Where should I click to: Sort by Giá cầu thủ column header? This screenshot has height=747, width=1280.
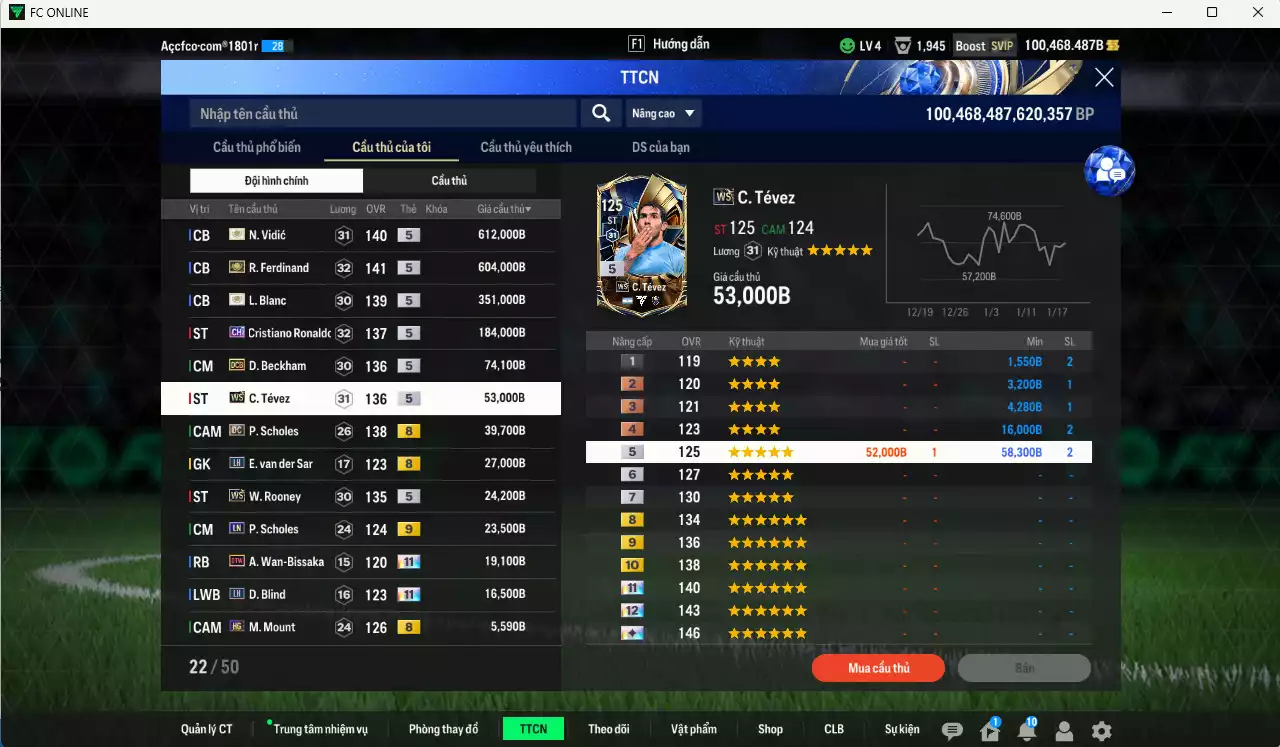pos(501,208)
